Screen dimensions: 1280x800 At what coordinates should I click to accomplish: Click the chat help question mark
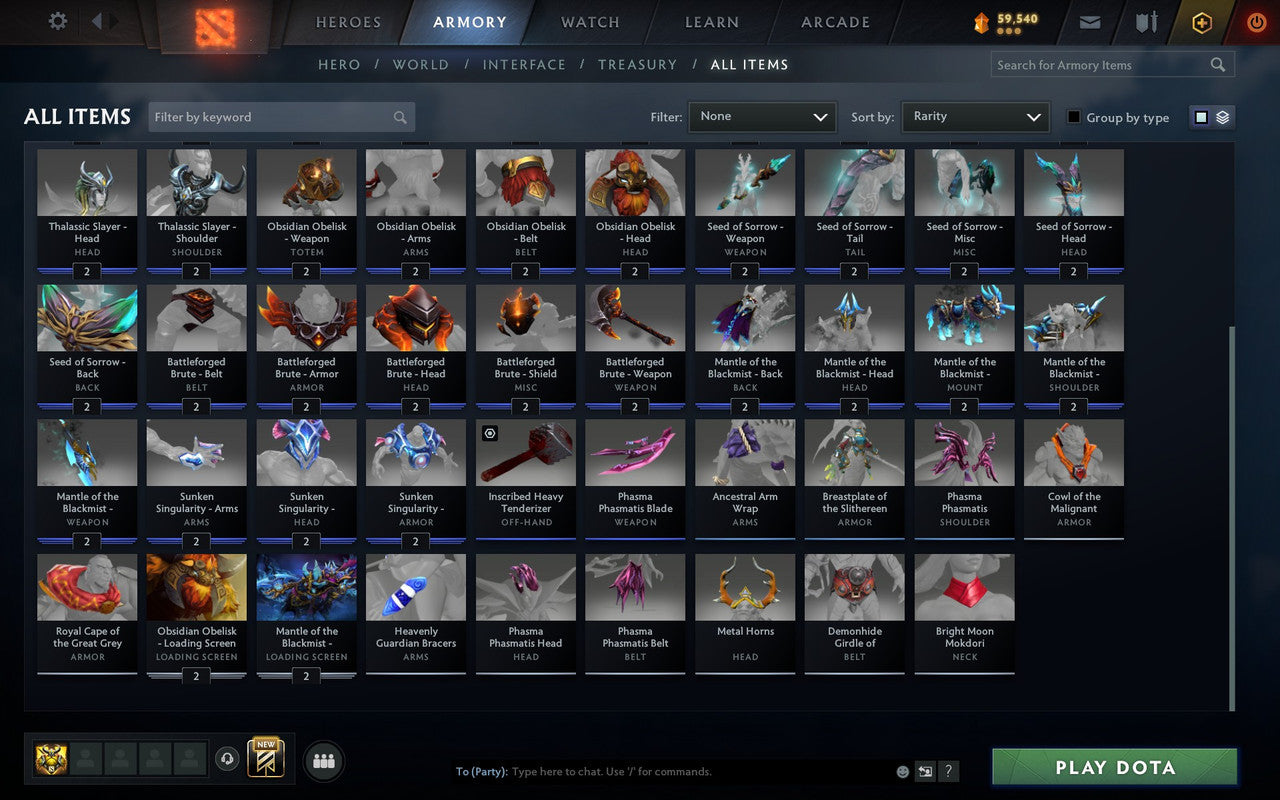[948, 771]
